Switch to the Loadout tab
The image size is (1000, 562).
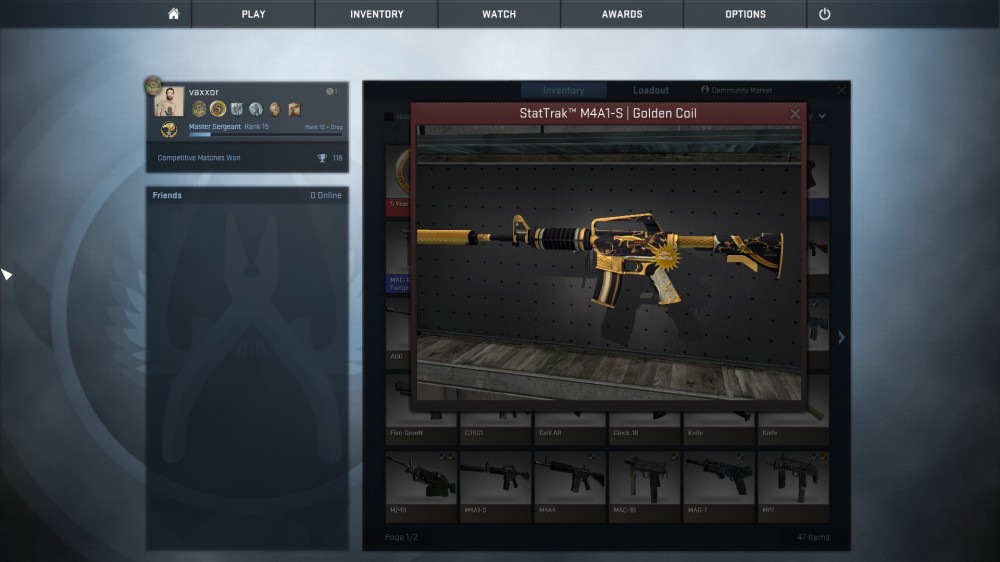[651, 91]
